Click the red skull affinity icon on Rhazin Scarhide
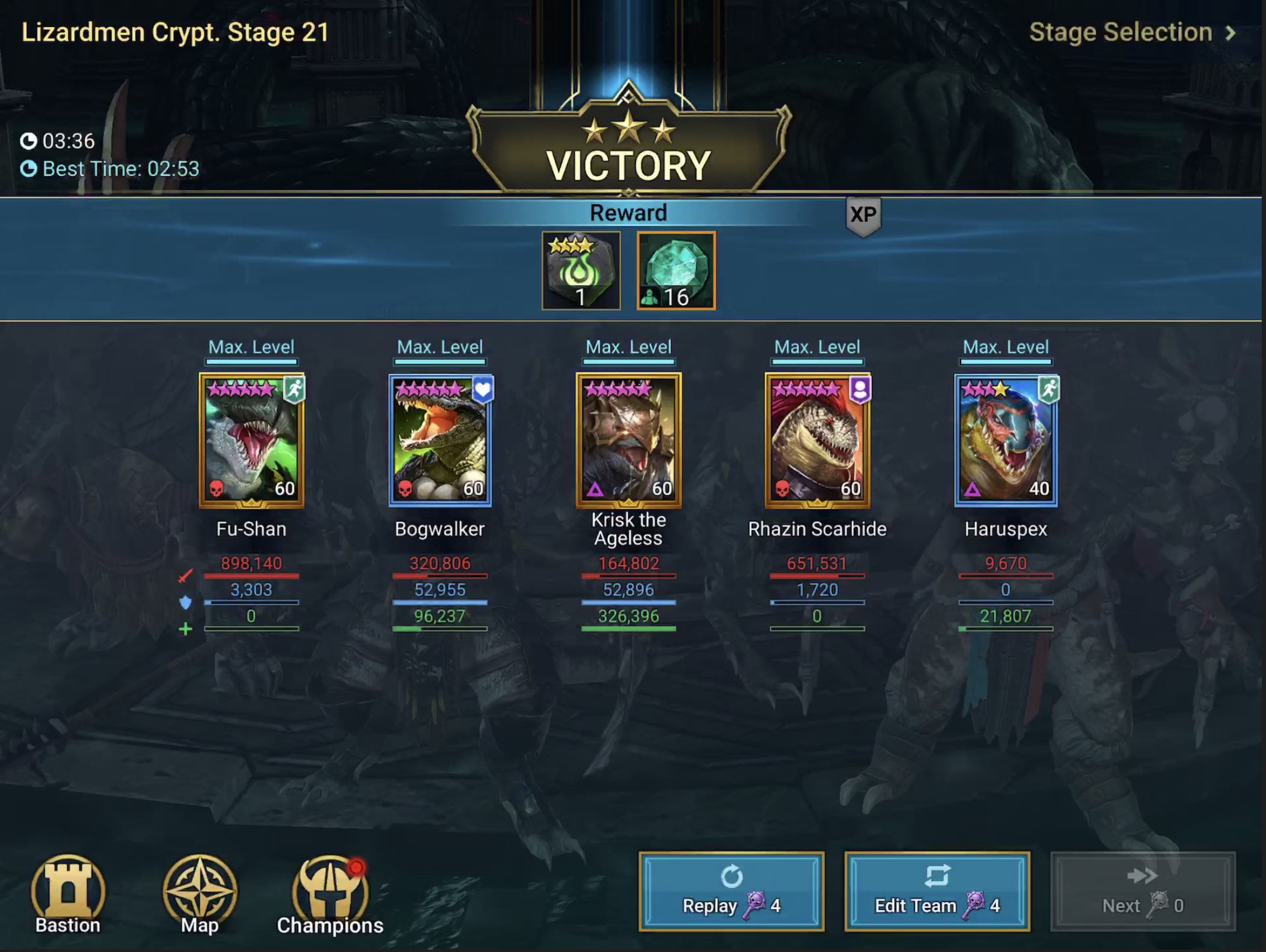 click(783, 490)
